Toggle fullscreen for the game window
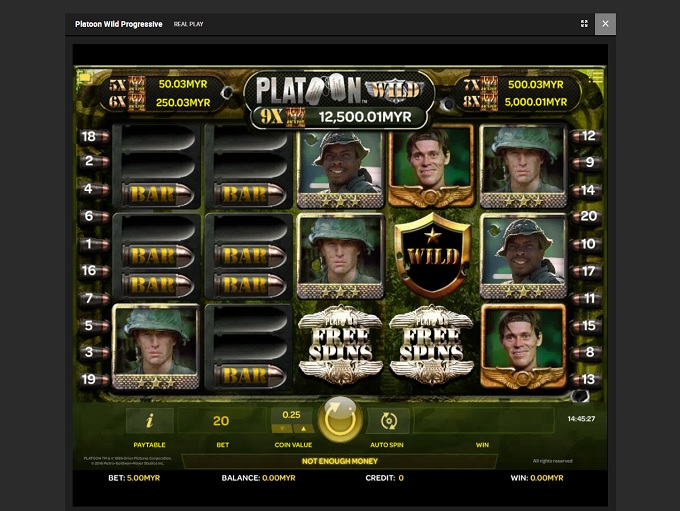This screenshot has width=680, height=511. (x=584, y=23)
